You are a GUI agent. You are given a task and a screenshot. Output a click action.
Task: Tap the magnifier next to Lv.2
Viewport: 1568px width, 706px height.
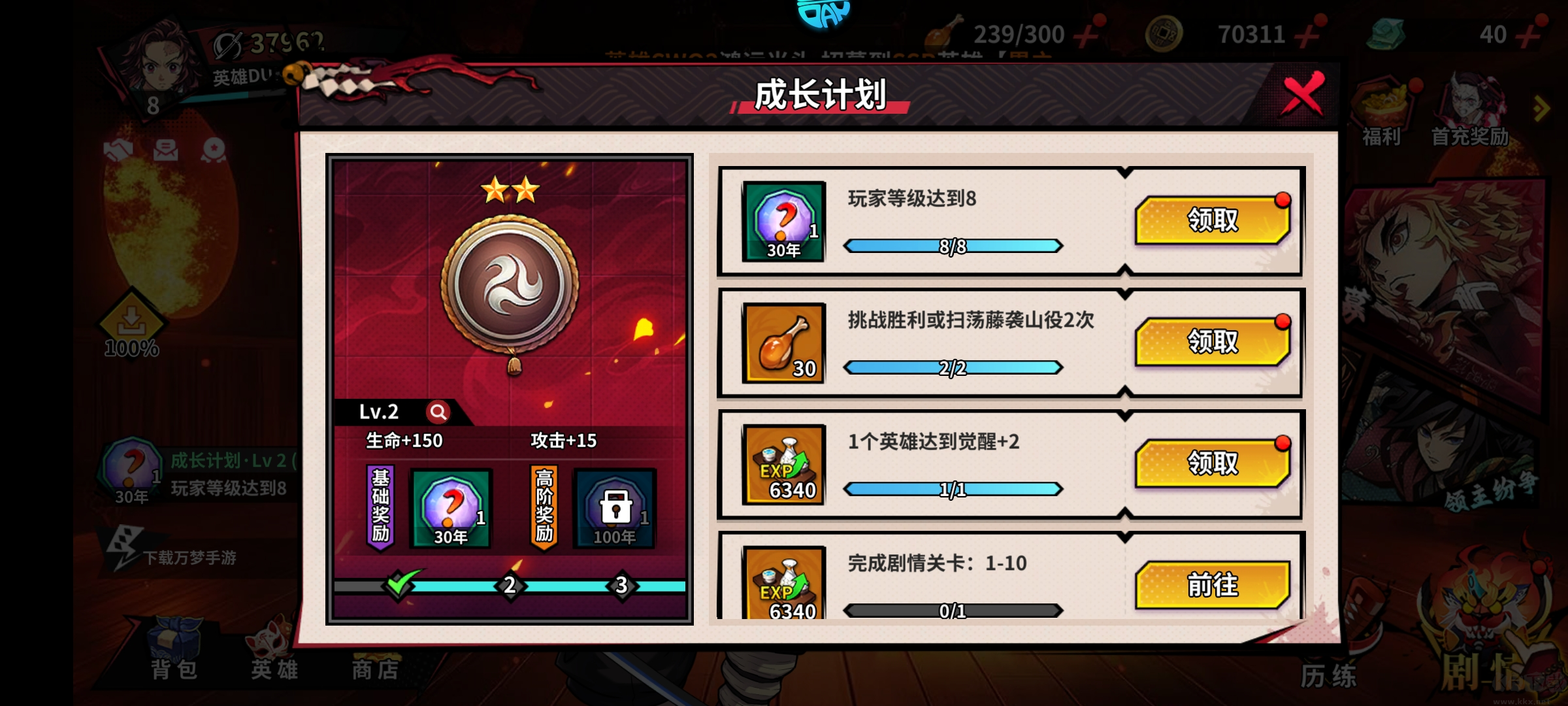[x=438, y=411]
